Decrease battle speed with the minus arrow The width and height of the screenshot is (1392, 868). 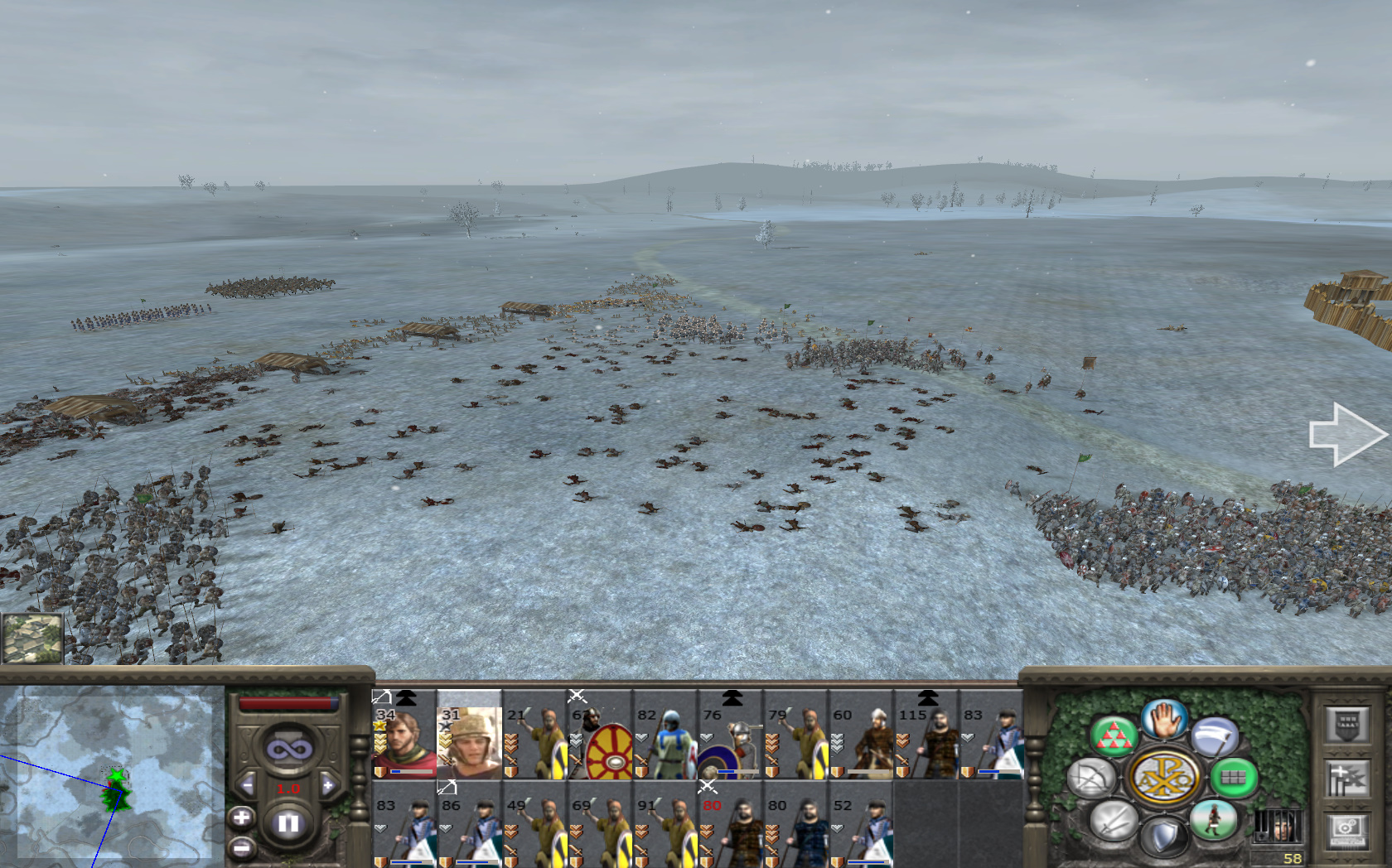click(x=247, y=785)
